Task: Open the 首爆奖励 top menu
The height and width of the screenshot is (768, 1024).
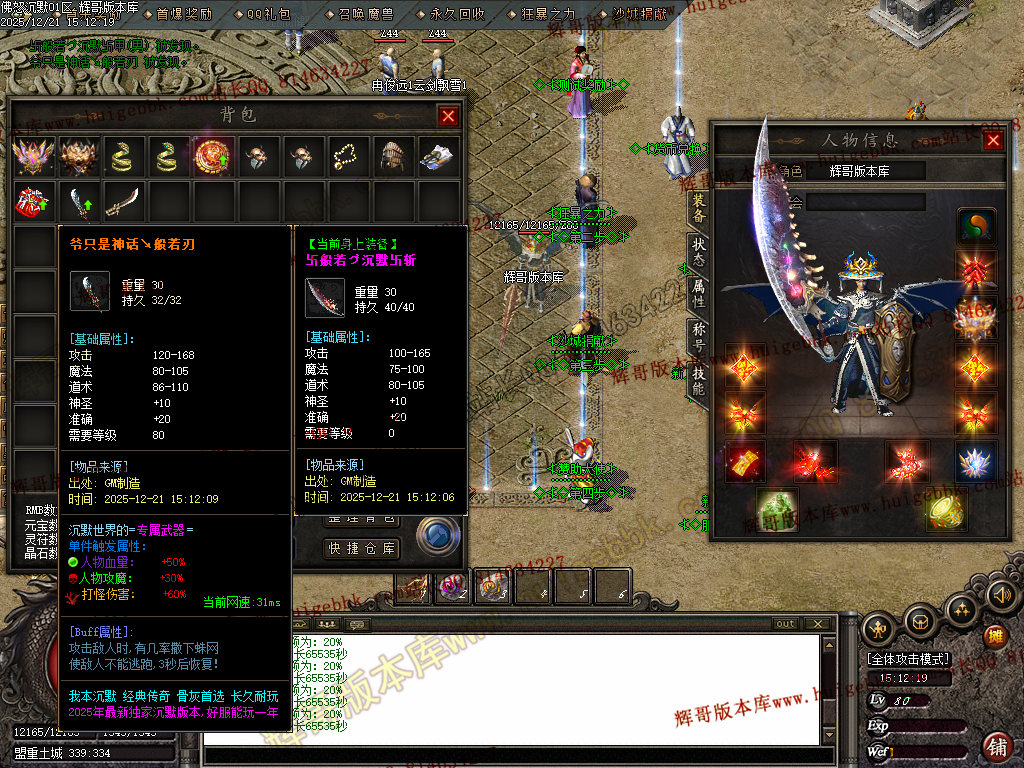Action: point(184,14)
